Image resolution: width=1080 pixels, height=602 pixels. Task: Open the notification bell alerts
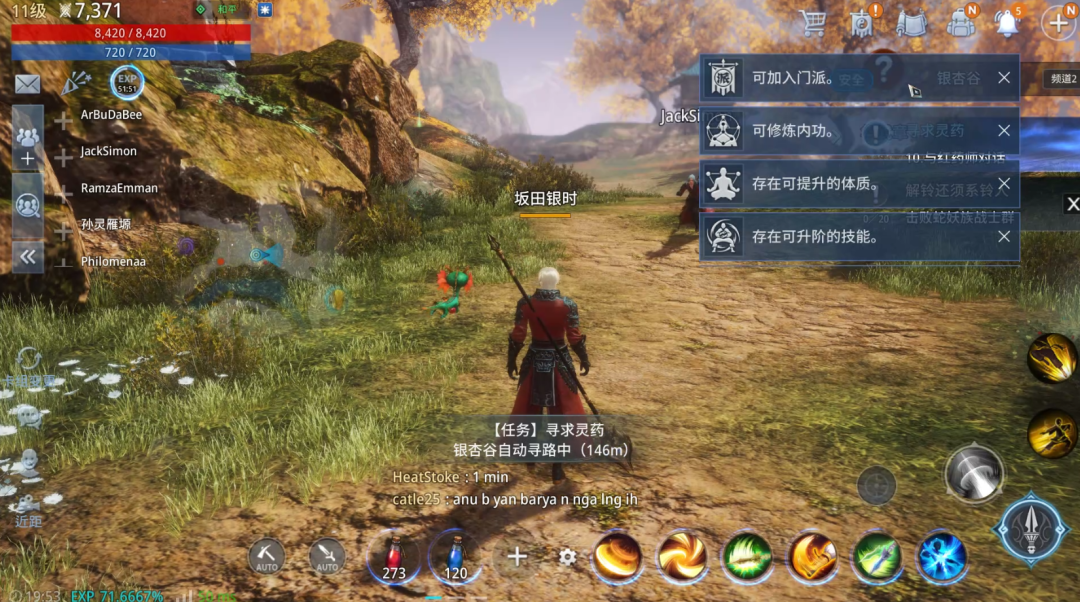tap(1007, 22)
